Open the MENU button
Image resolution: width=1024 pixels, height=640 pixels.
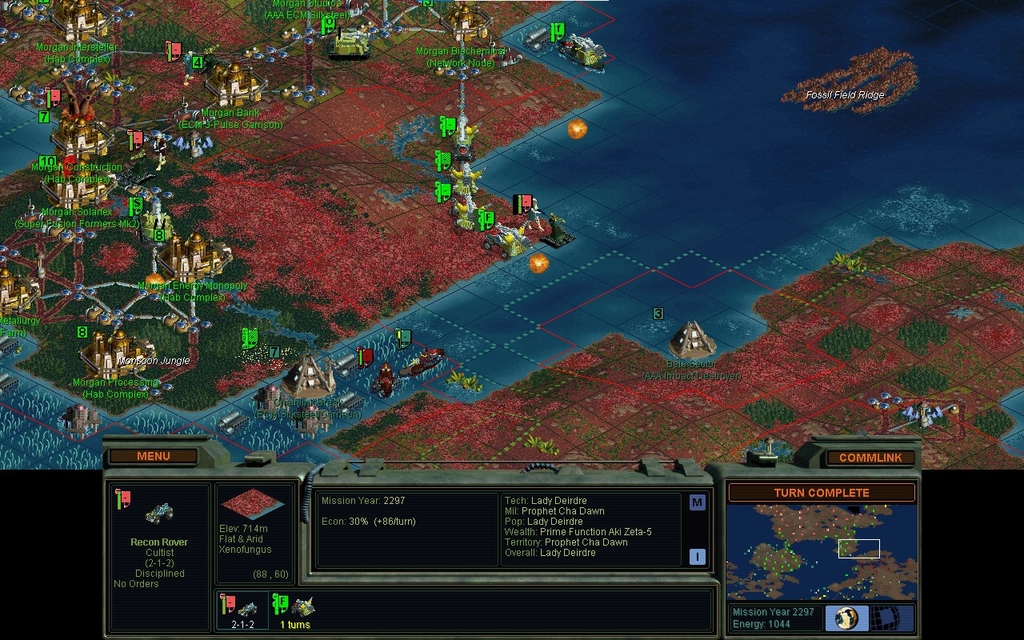coord(153,456)
